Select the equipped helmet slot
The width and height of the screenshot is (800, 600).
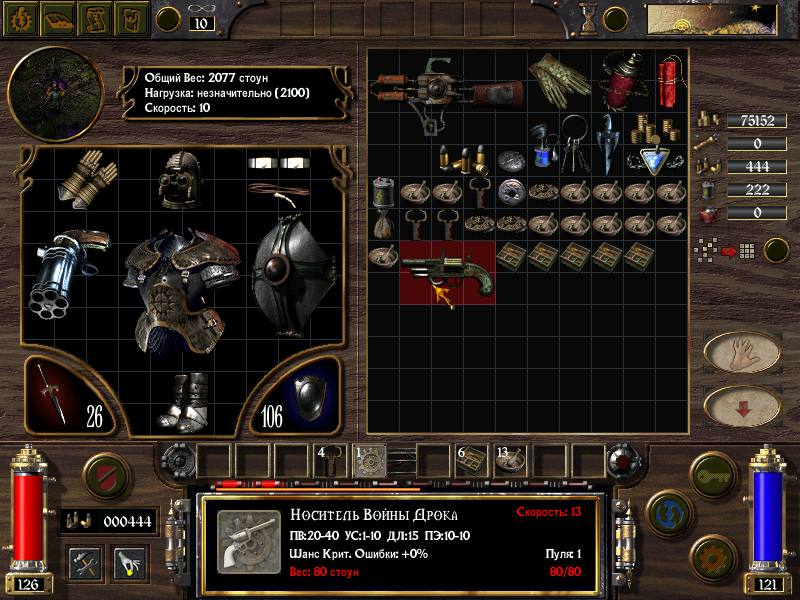coord(183,180)
